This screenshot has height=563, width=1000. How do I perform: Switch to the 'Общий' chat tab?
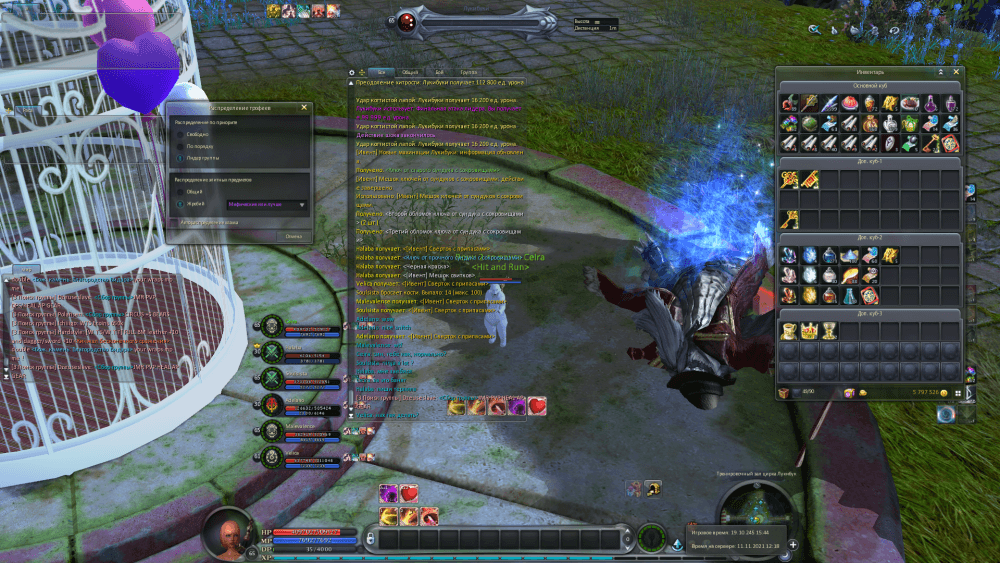[410, 72]
